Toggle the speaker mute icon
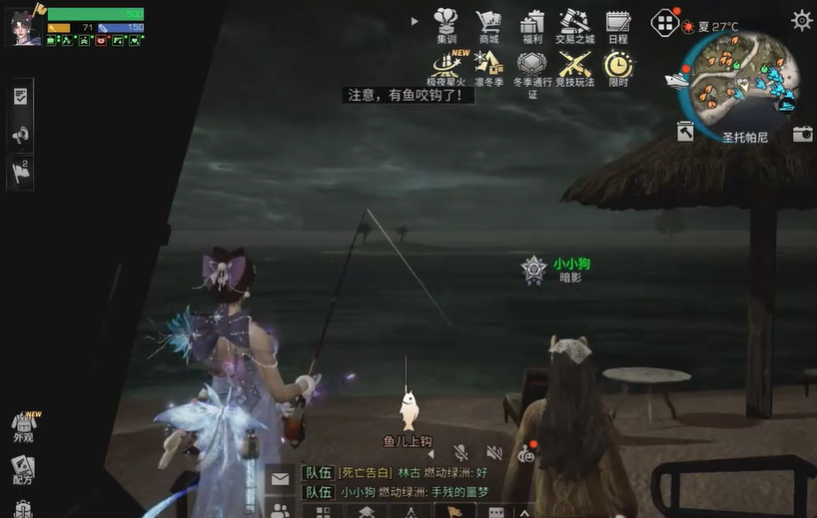 [x=494, y=453]
